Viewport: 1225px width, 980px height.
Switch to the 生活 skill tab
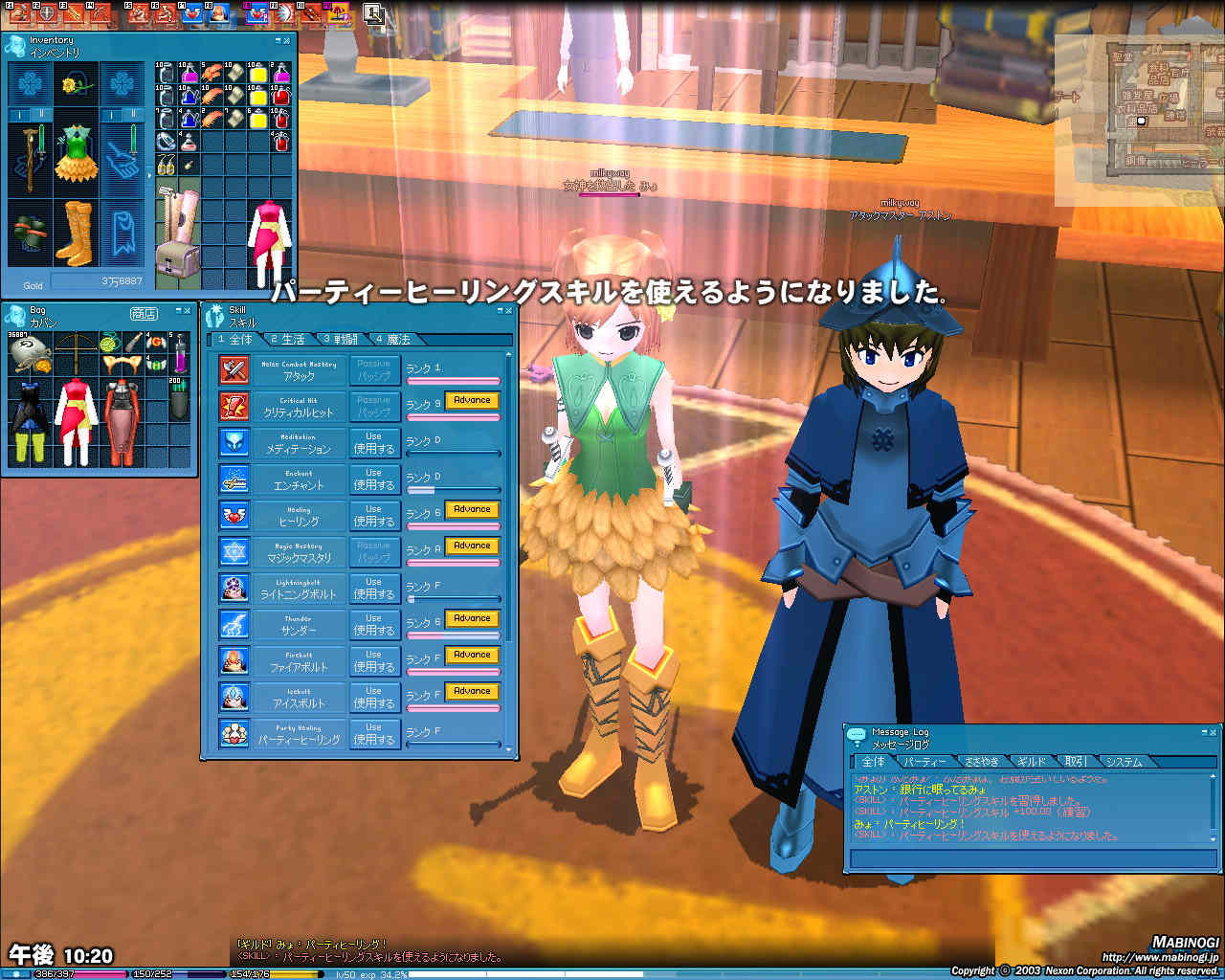288,340
